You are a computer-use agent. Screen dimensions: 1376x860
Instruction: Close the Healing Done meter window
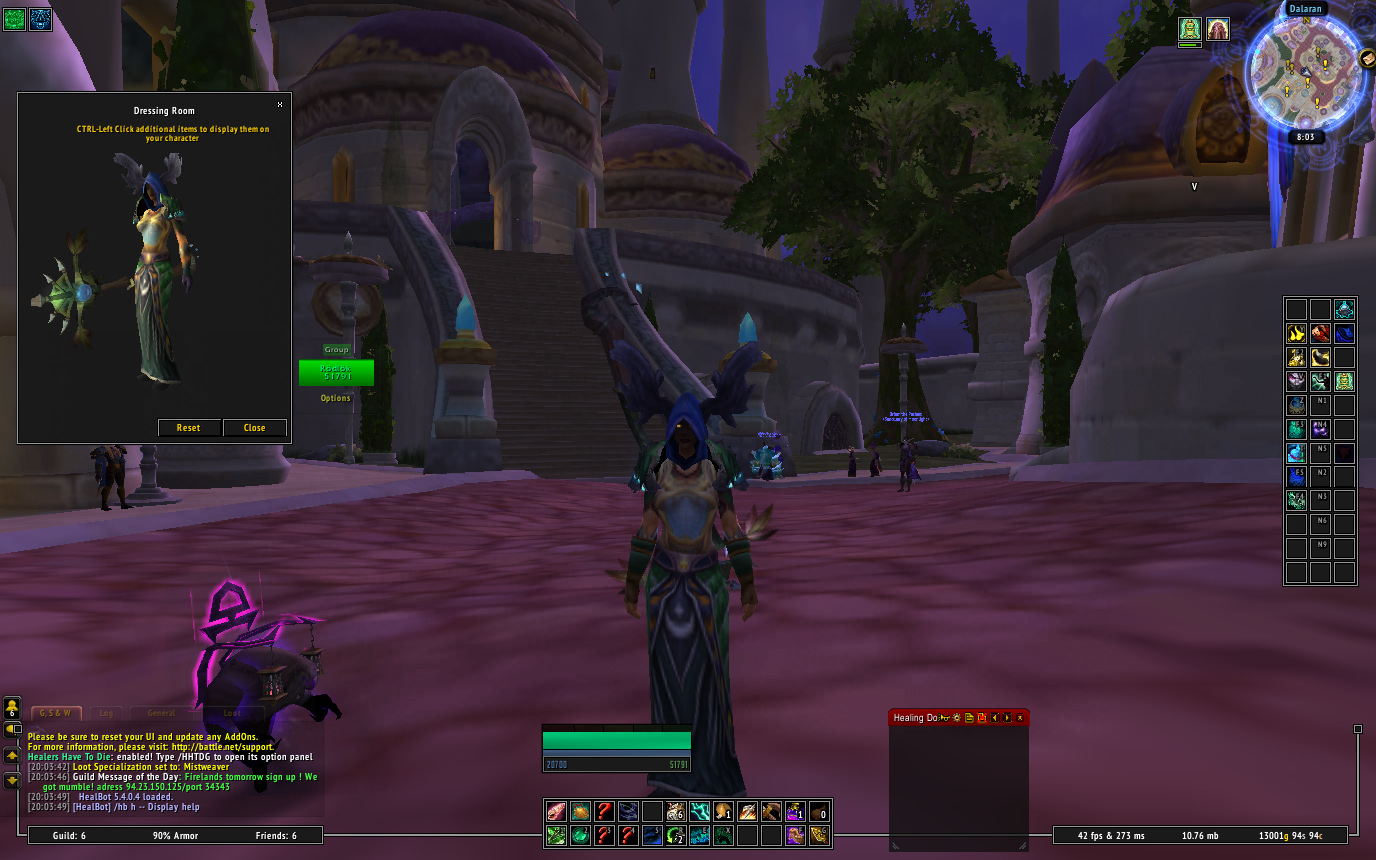point(1020,718)
